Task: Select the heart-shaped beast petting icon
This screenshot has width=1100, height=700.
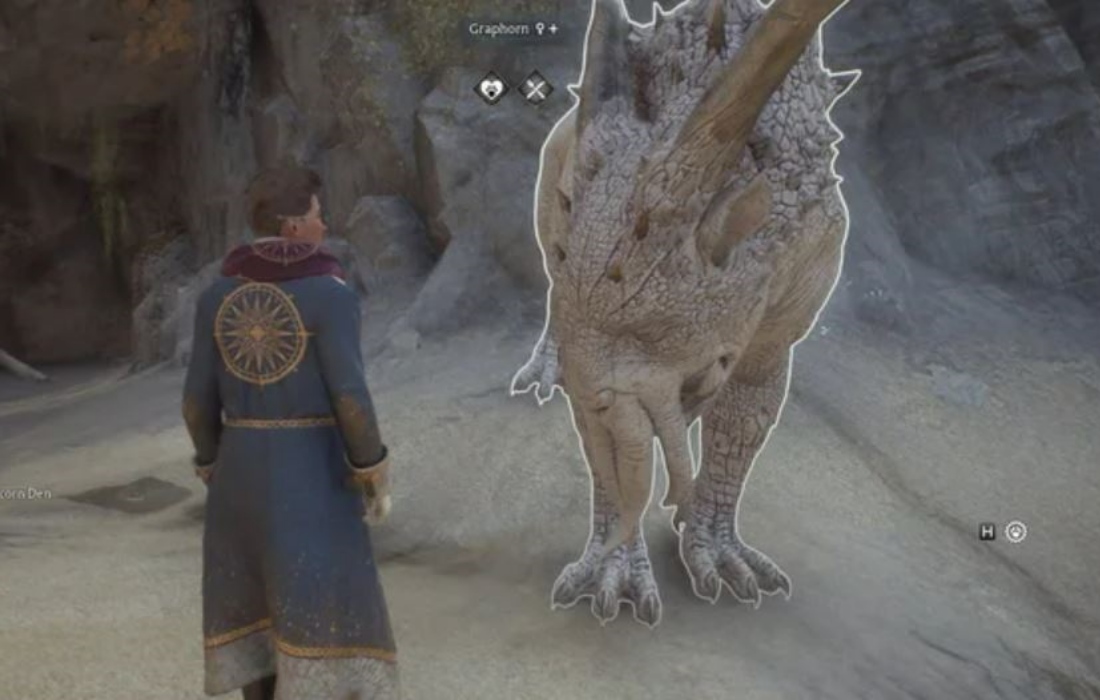Action: 491,88
